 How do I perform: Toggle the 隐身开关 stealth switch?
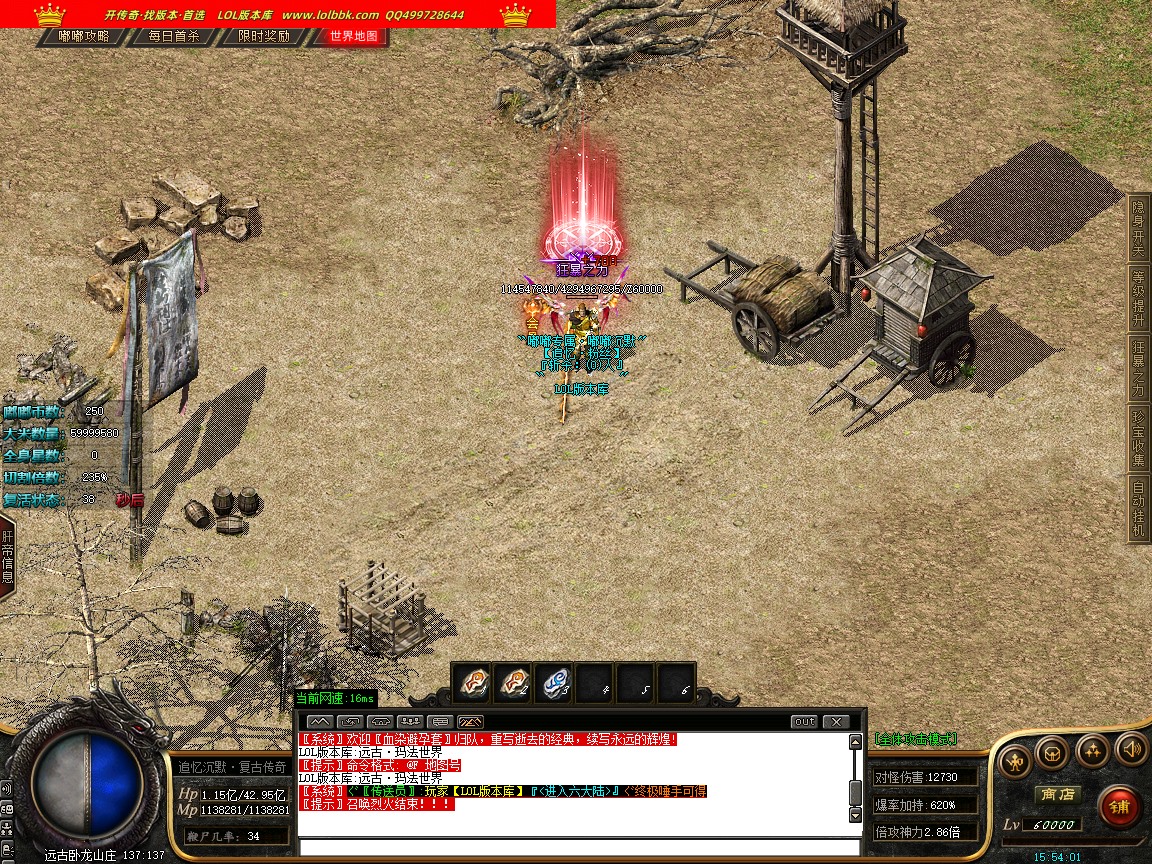[1138, 226]
